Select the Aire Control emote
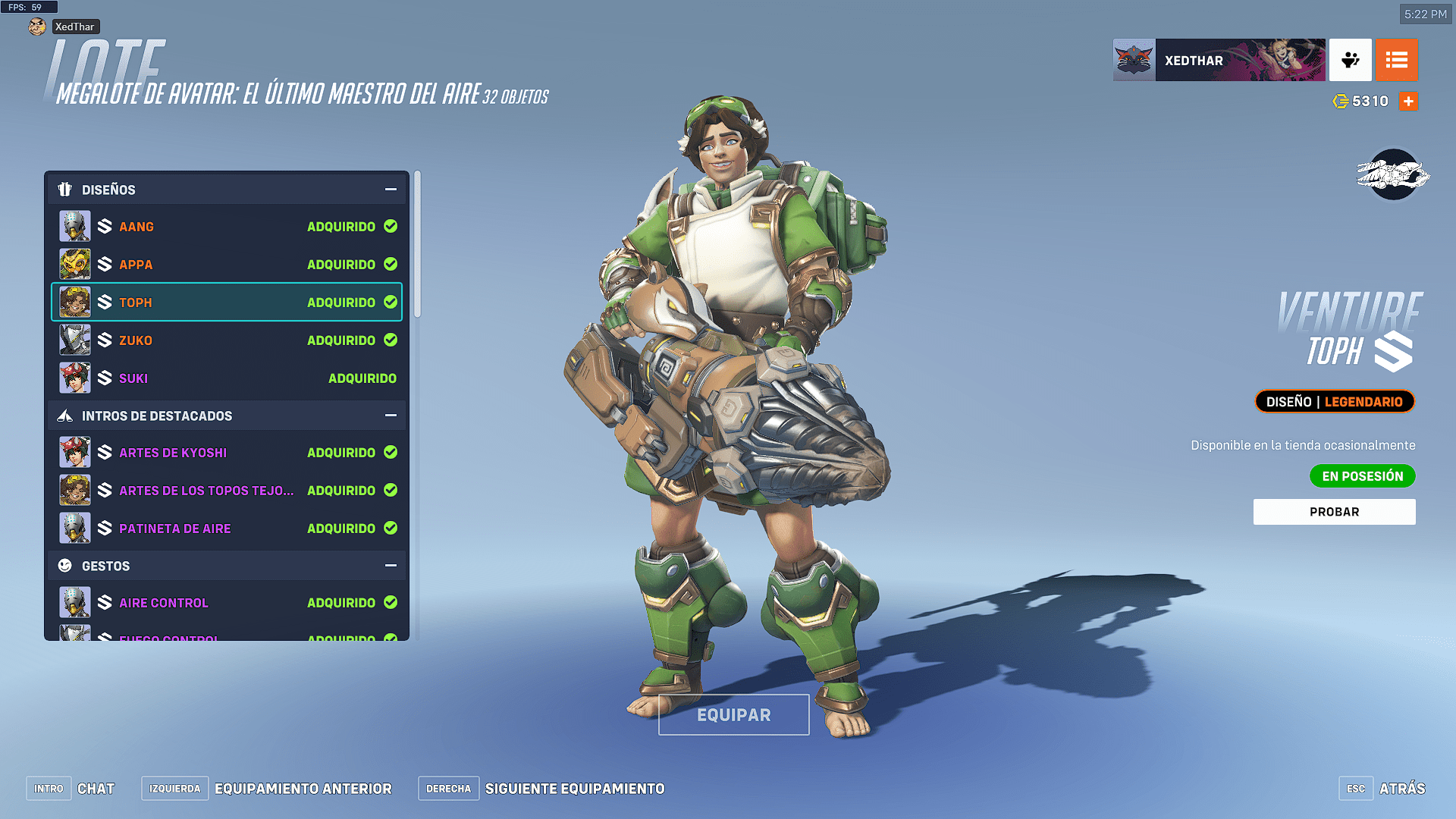The width and height of the screenshot is (1456, 819). [227, 603]
